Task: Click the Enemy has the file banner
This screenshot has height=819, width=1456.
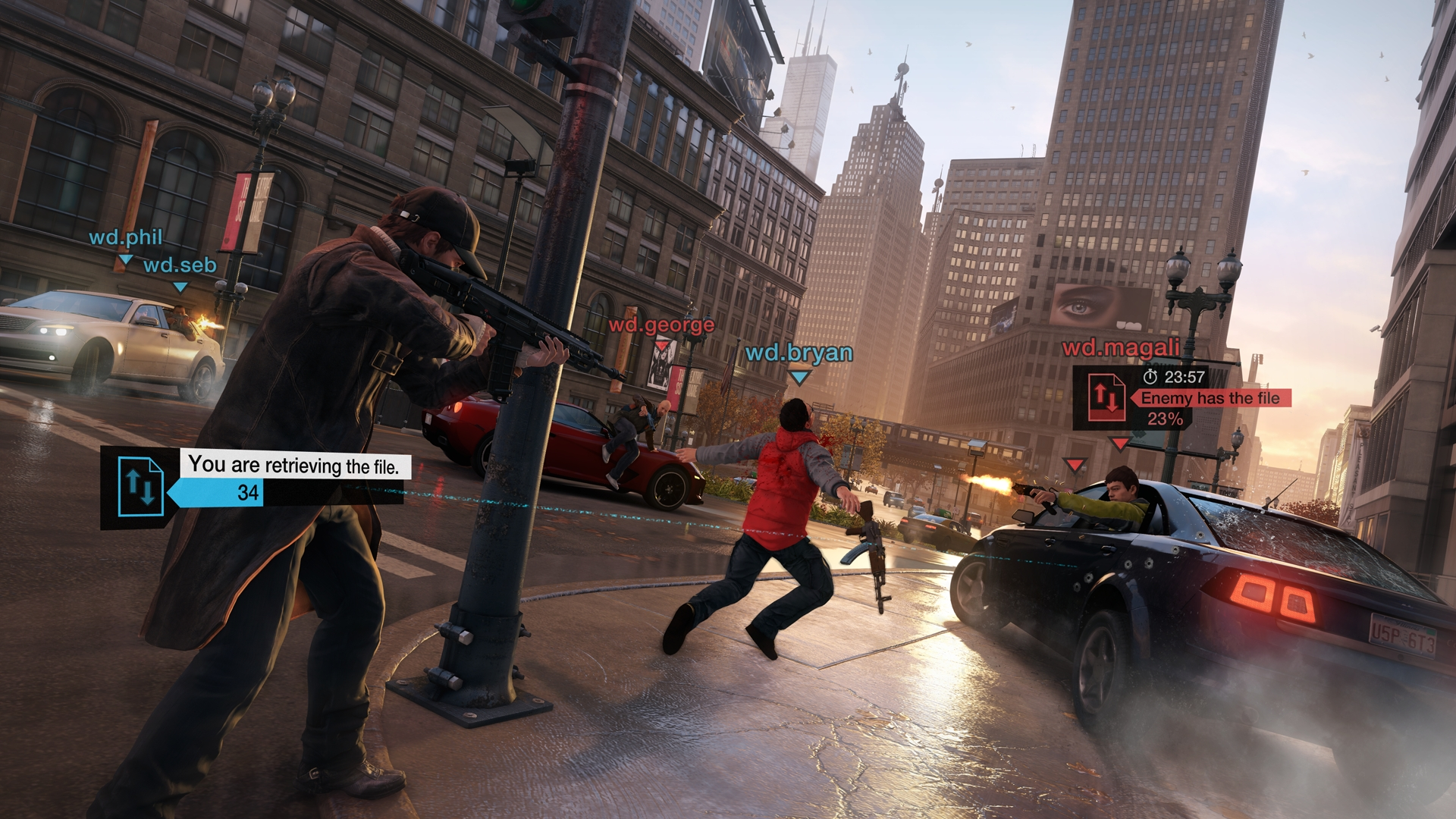Action: 1210,397
